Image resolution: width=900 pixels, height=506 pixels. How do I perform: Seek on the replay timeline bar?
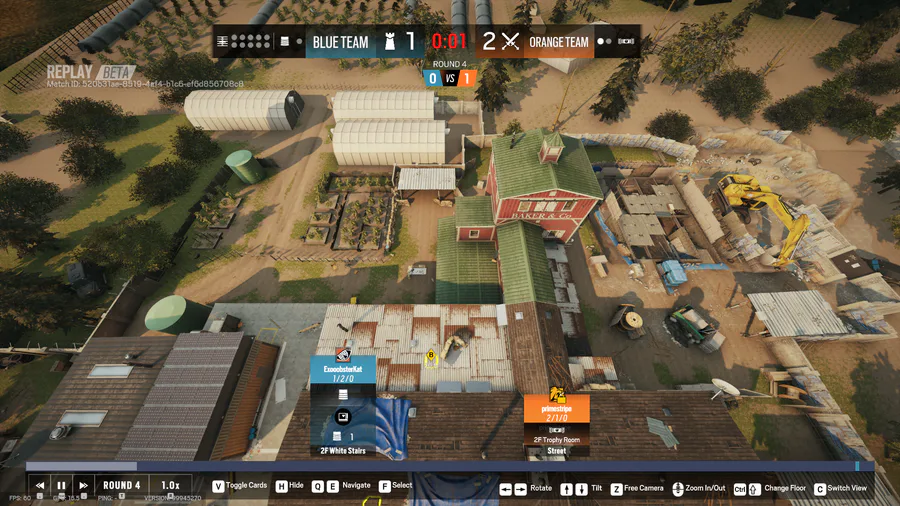pos(450,466)
